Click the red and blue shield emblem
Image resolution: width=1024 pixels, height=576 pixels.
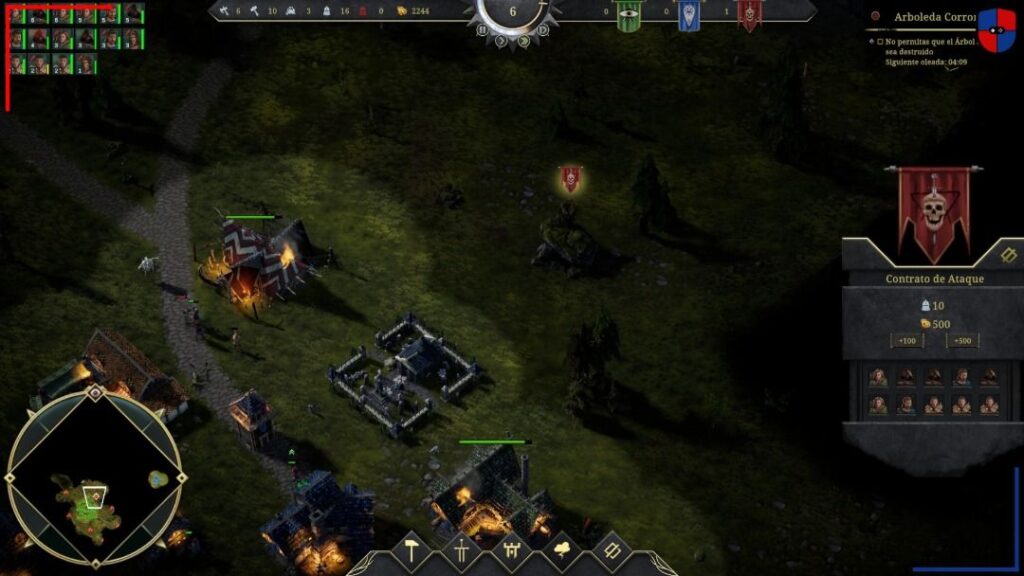(x=996, y=29)
